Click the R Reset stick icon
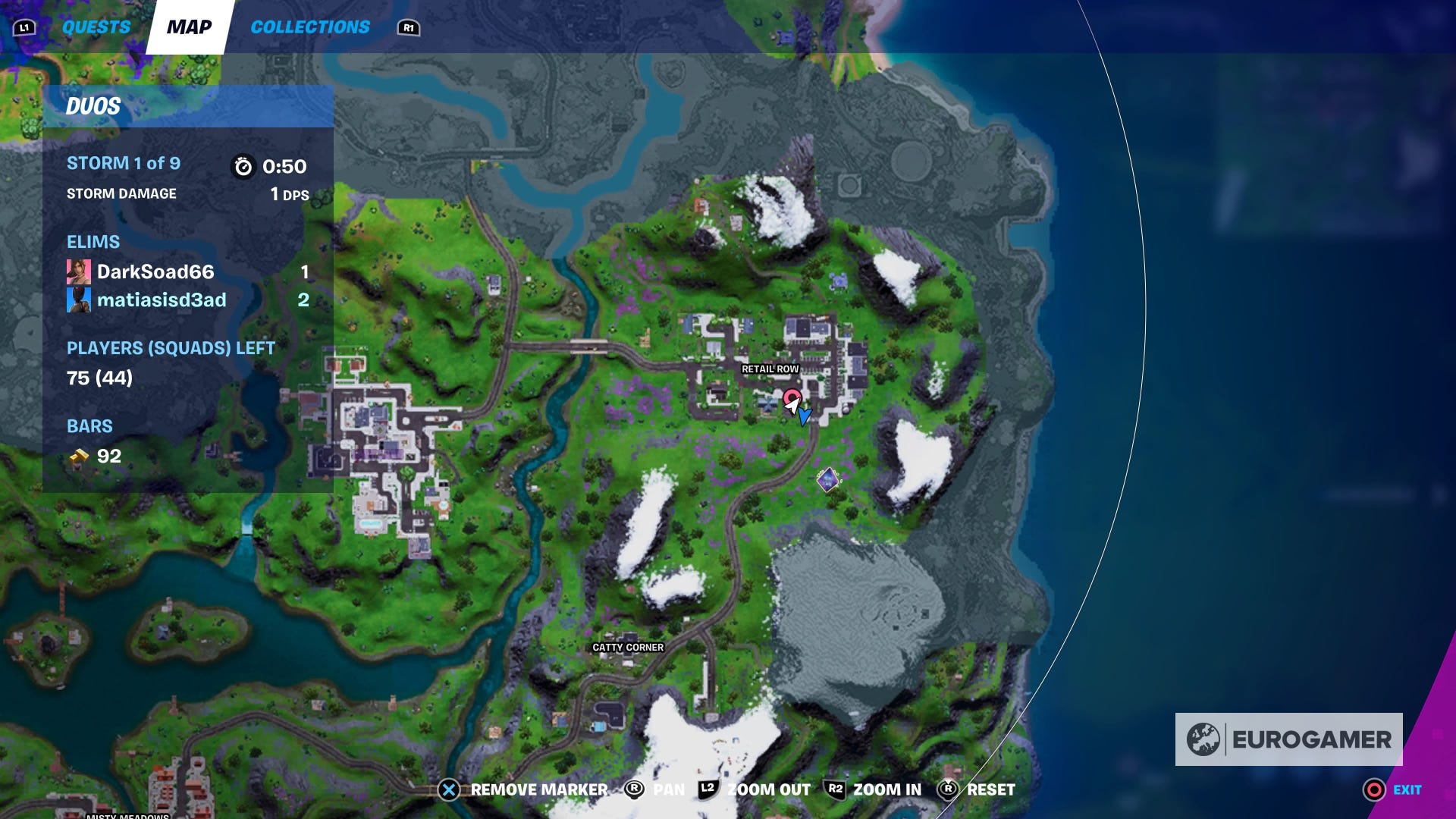The height and width of the screenshot is (819, 1456). coord(947,789)
